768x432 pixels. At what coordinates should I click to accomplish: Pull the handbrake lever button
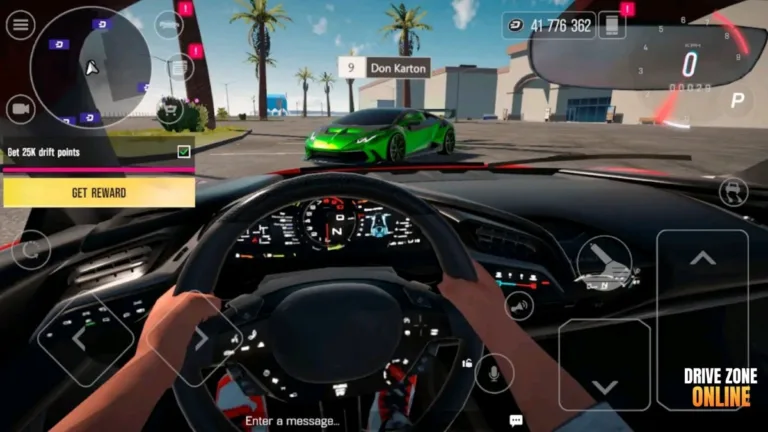pyautogui.click(x=604, y=264)
